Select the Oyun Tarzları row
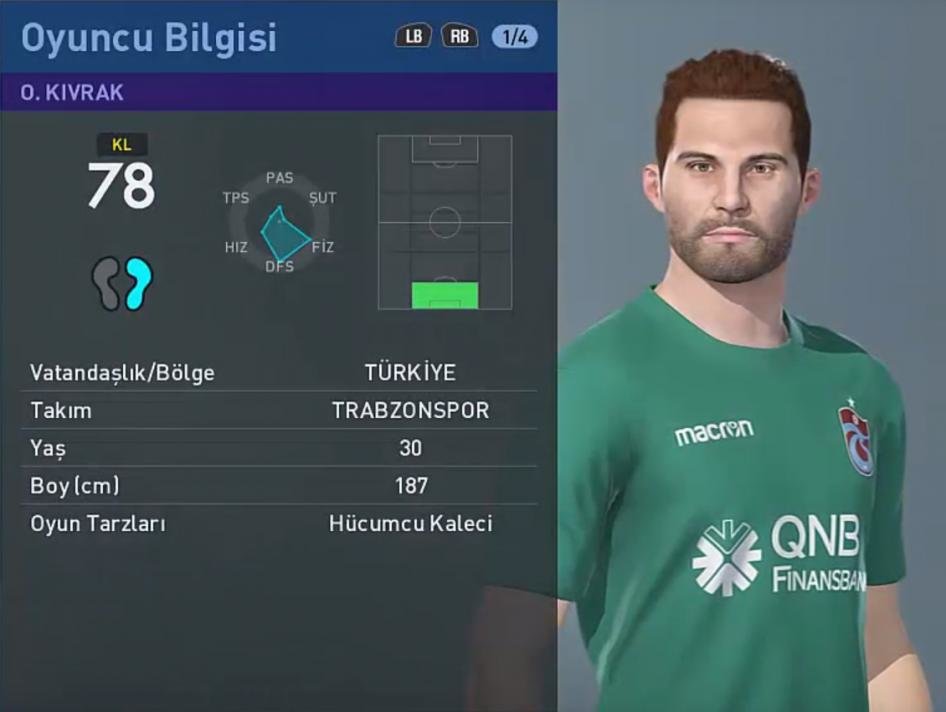946x712 pixels. point(278,523)
